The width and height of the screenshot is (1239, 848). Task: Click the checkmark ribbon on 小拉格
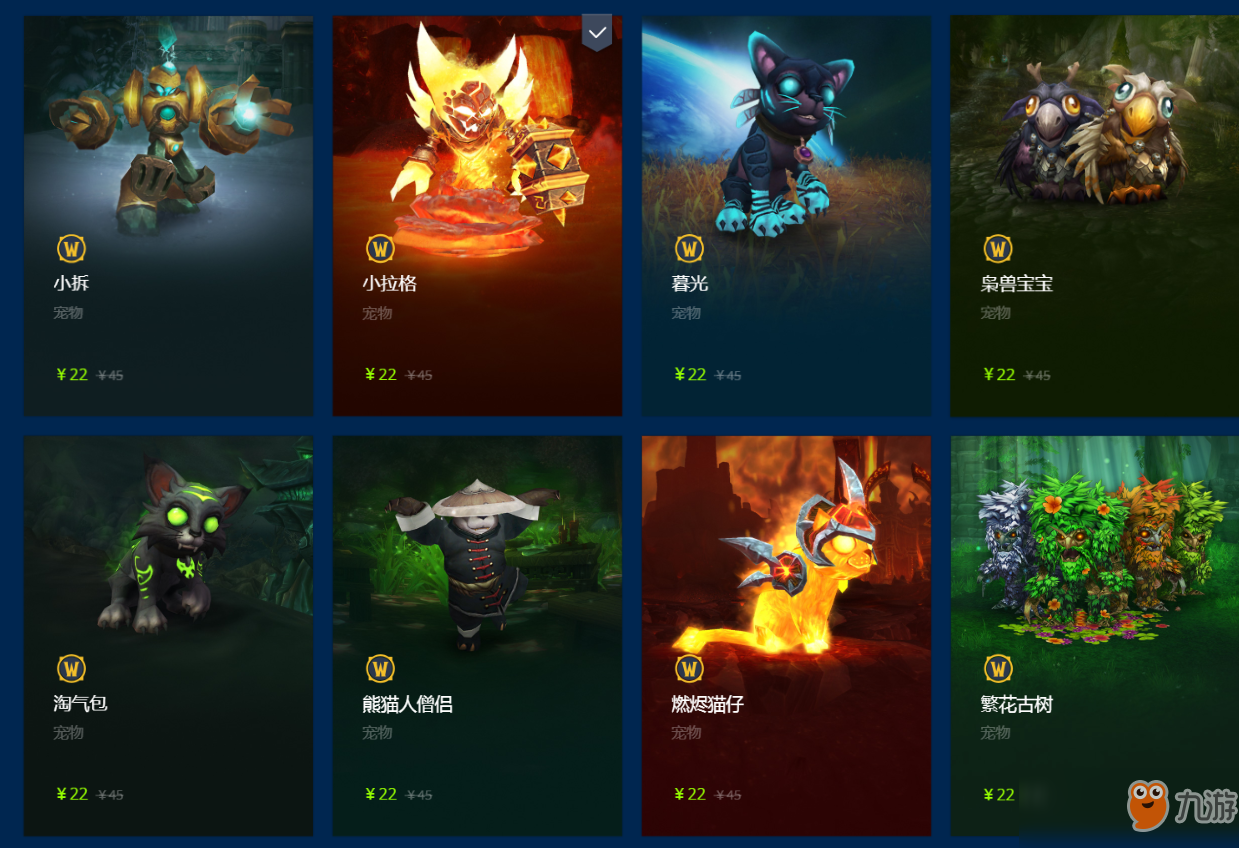click(x=597, y=32)
